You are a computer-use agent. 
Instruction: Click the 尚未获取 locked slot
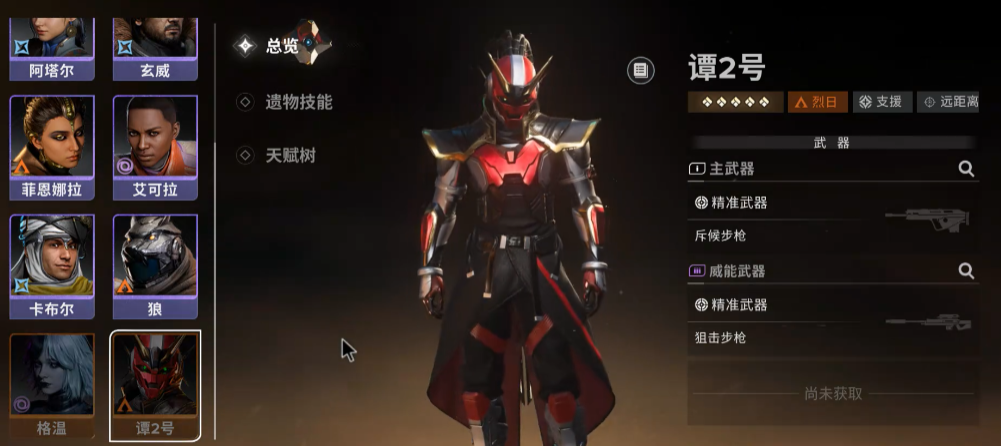pyautogui.click(x=832, y=393)
